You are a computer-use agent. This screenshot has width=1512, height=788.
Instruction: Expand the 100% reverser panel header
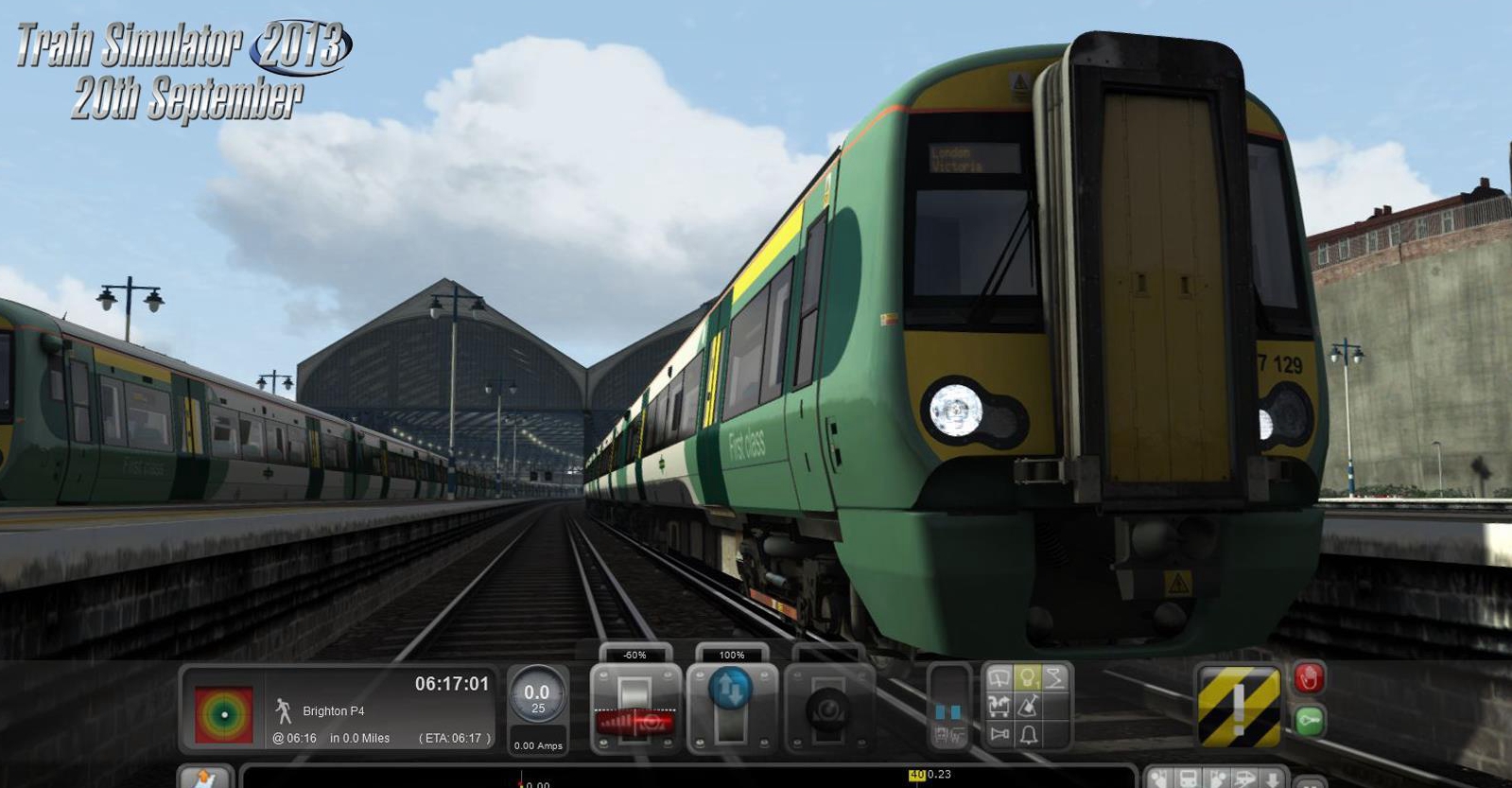pyautogui.click(x=732, y=654)
